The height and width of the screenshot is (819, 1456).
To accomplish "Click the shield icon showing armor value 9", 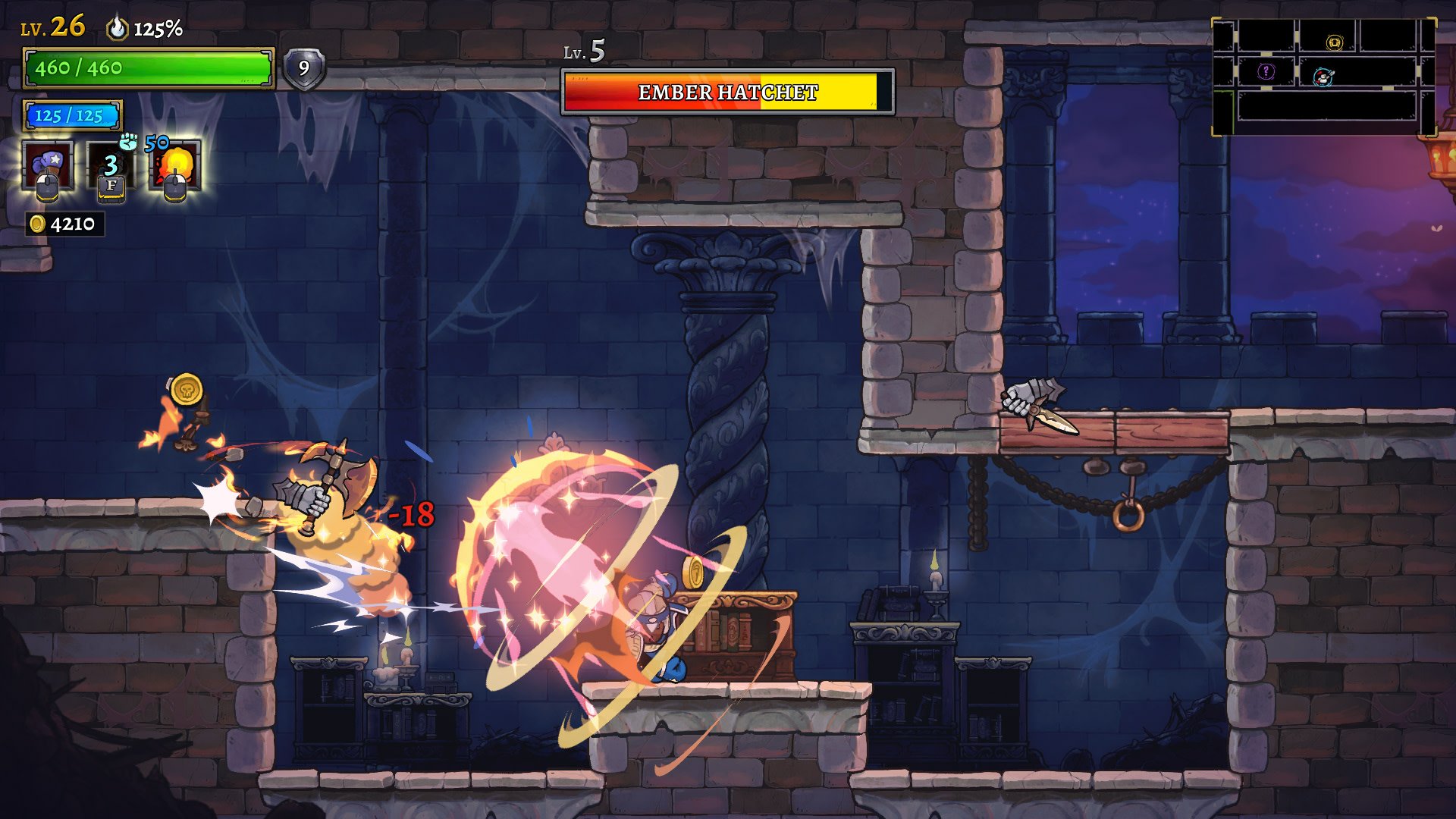I will [303, 69].
